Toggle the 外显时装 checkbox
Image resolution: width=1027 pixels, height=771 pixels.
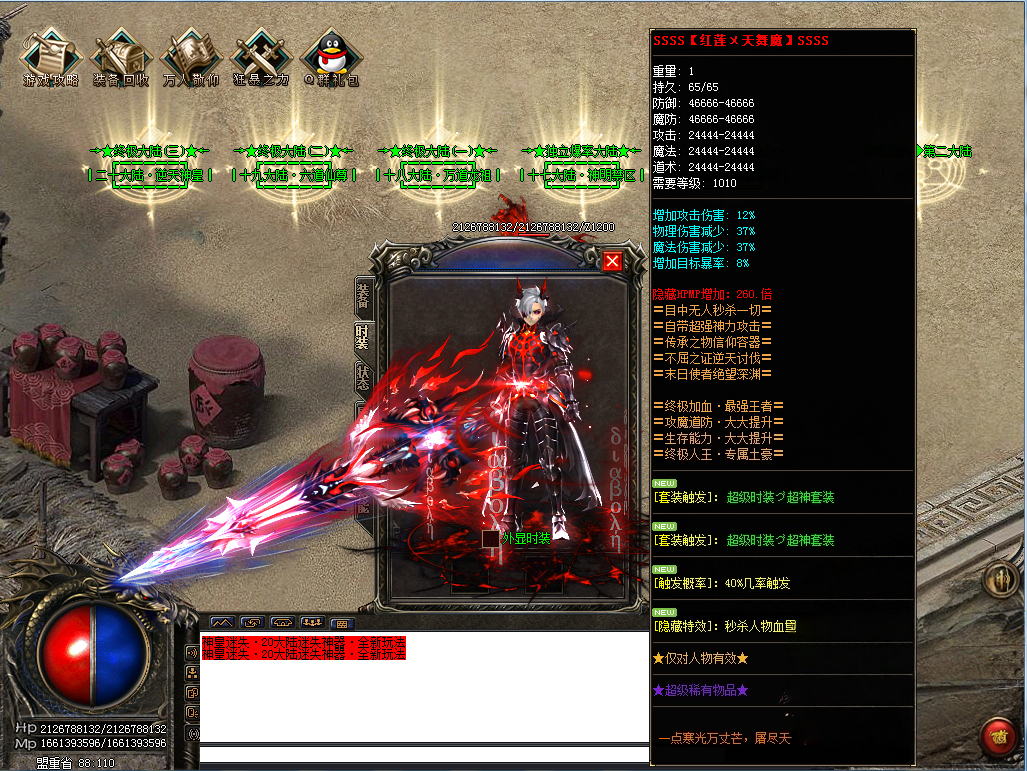pyautogui.click(x=490, y=538)
